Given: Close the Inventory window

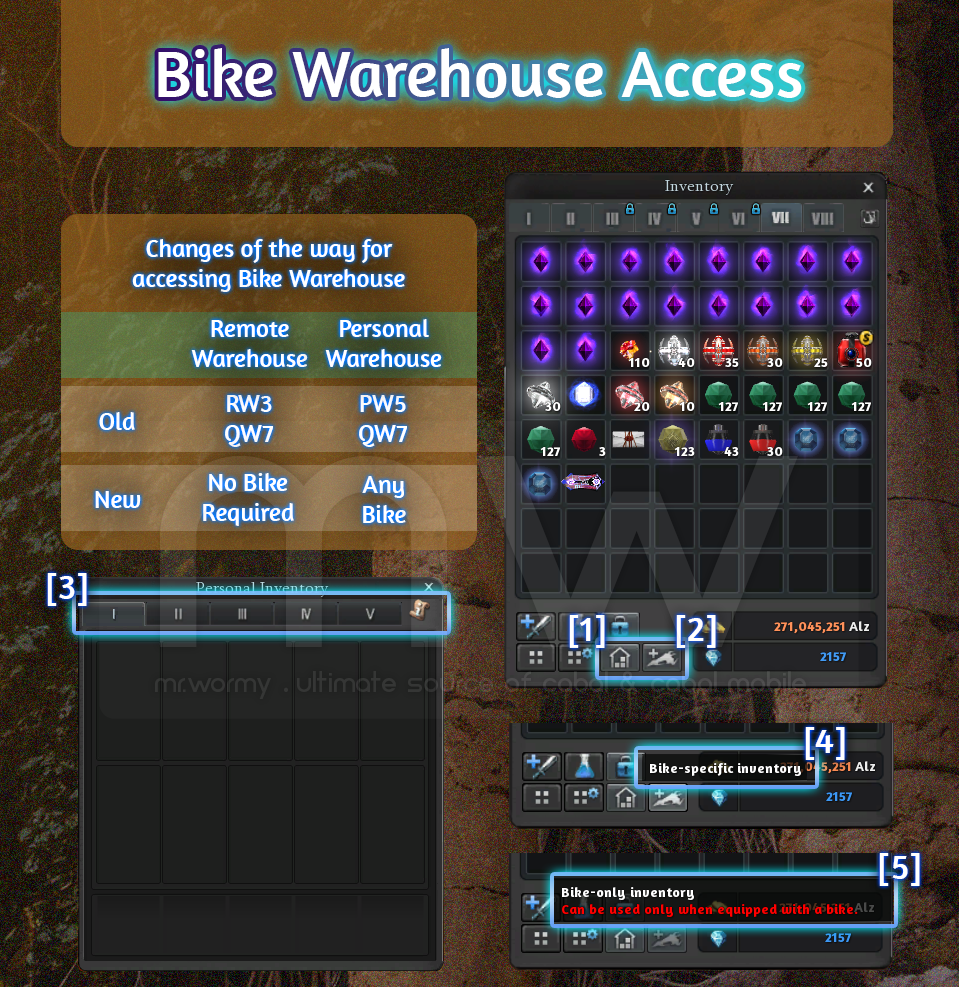Looking at the screenshot, I should 868,187.
